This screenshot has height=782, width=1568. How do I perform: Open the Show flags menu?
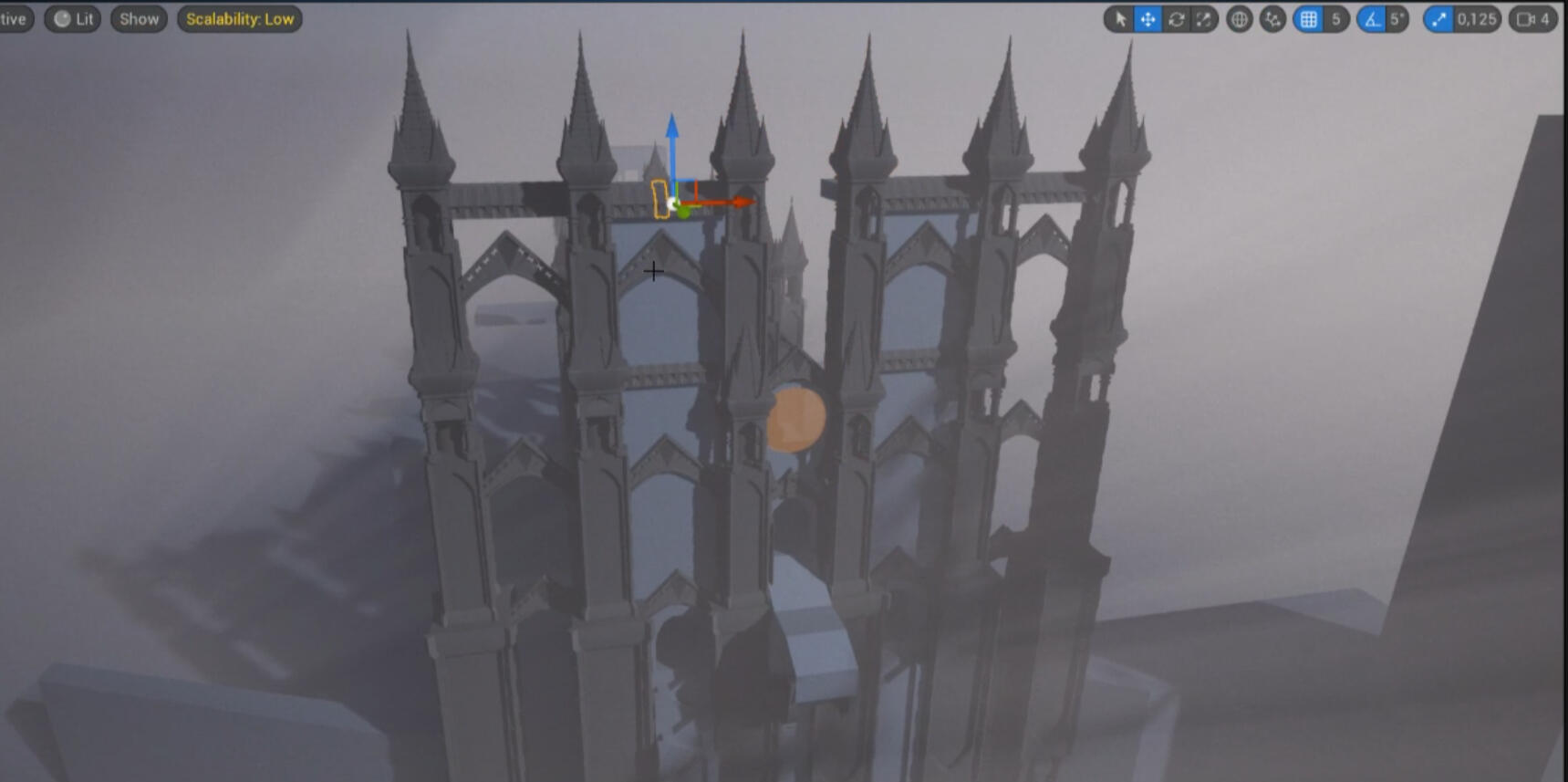pyautogui.click(x=138, y=17)
